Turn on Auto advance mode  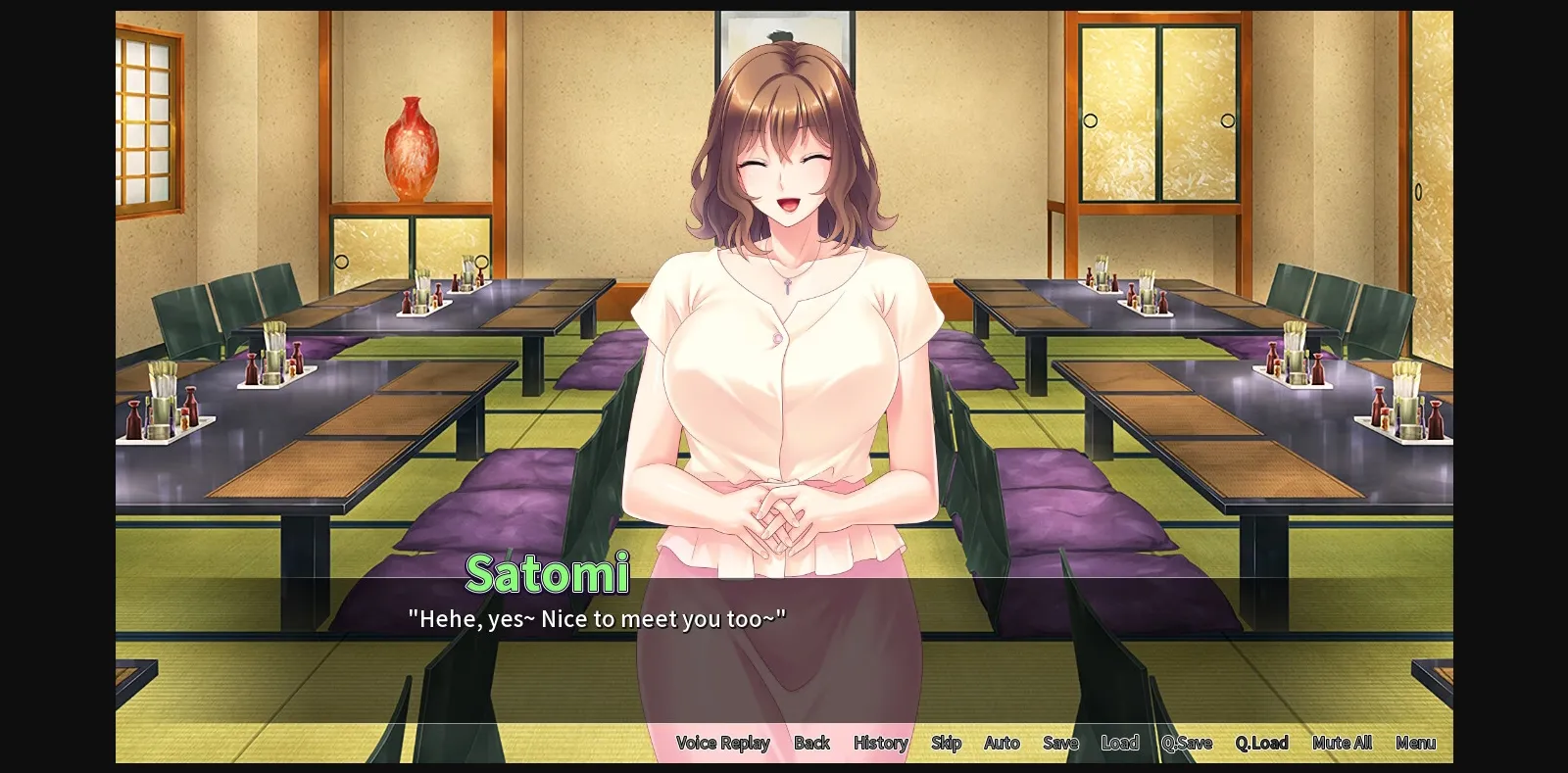1002,743
